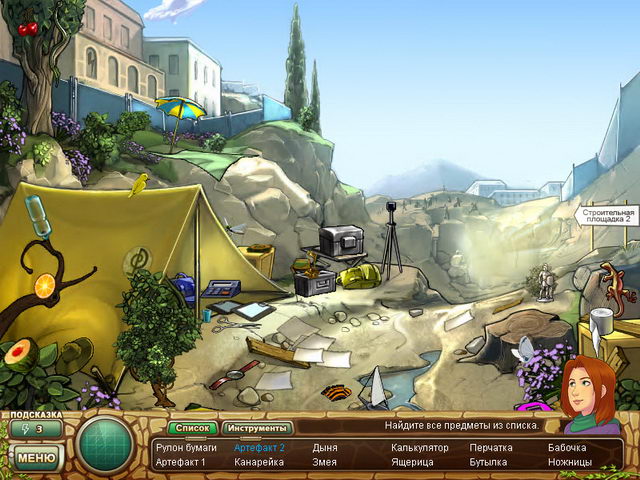Activate the green radar scanner
This screenshot has width=640, height=480.
click(x=106, y=443)
